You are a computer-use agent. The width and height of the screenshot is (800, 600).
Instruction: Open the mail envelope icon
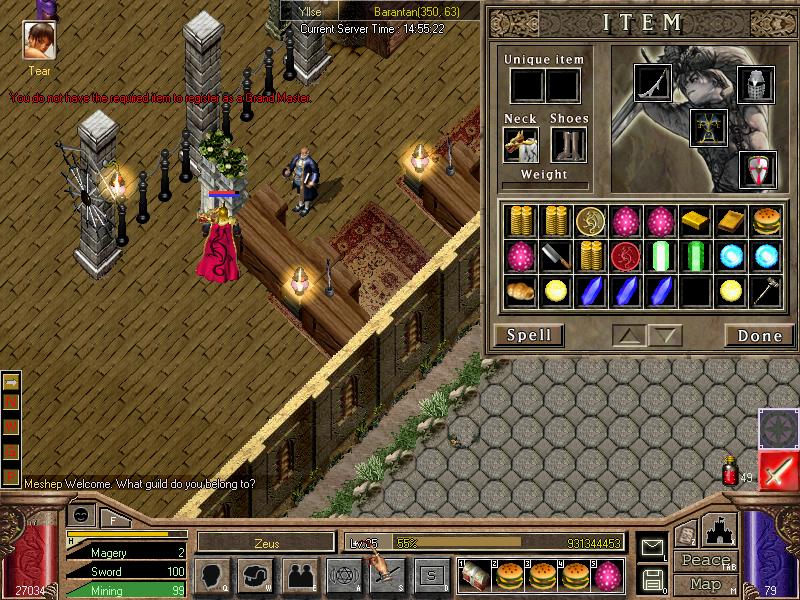652,547
